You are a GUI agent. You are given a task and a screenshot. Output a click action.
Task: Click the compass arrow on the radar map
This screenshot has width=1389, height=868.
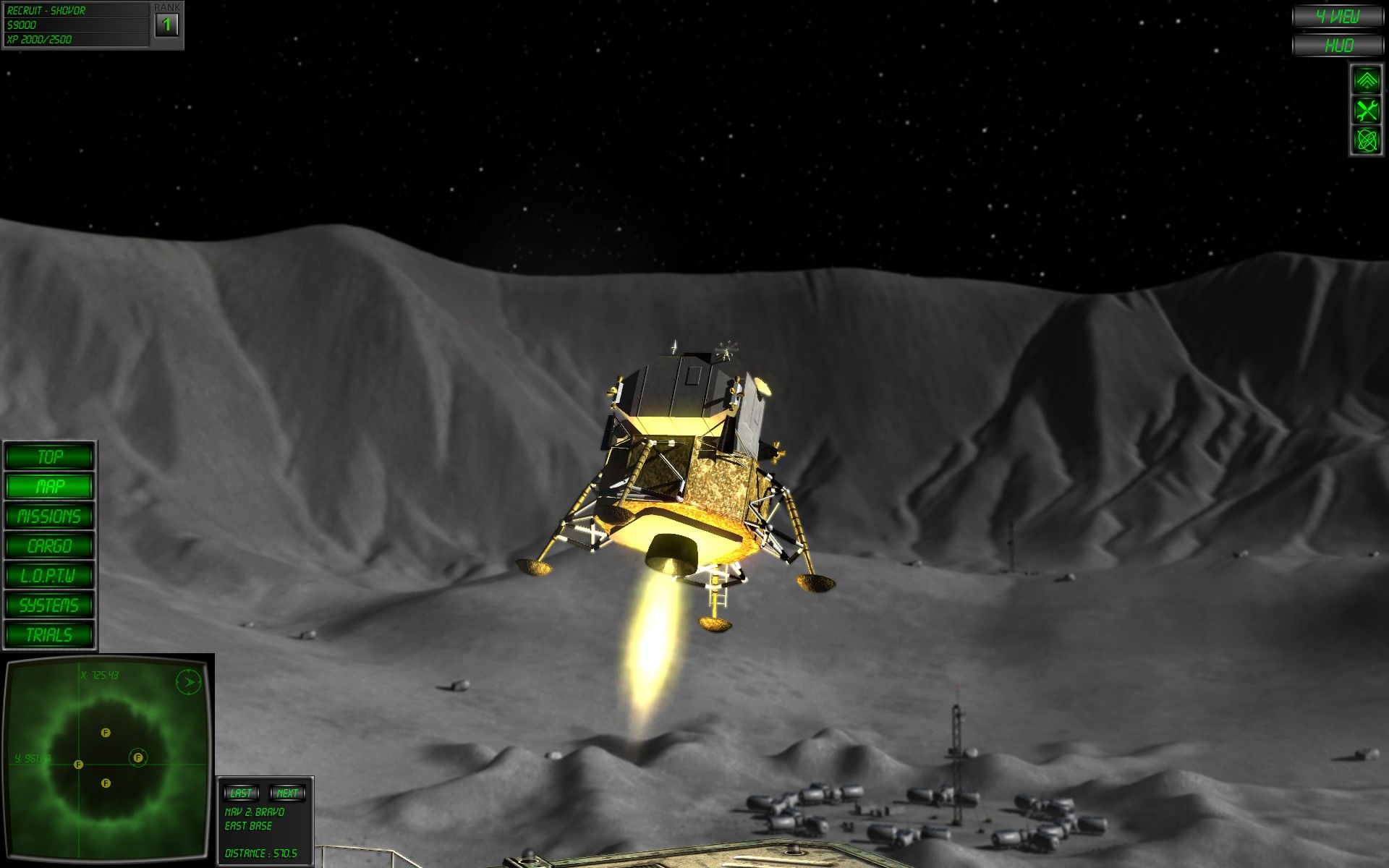(x=188, y=682)
